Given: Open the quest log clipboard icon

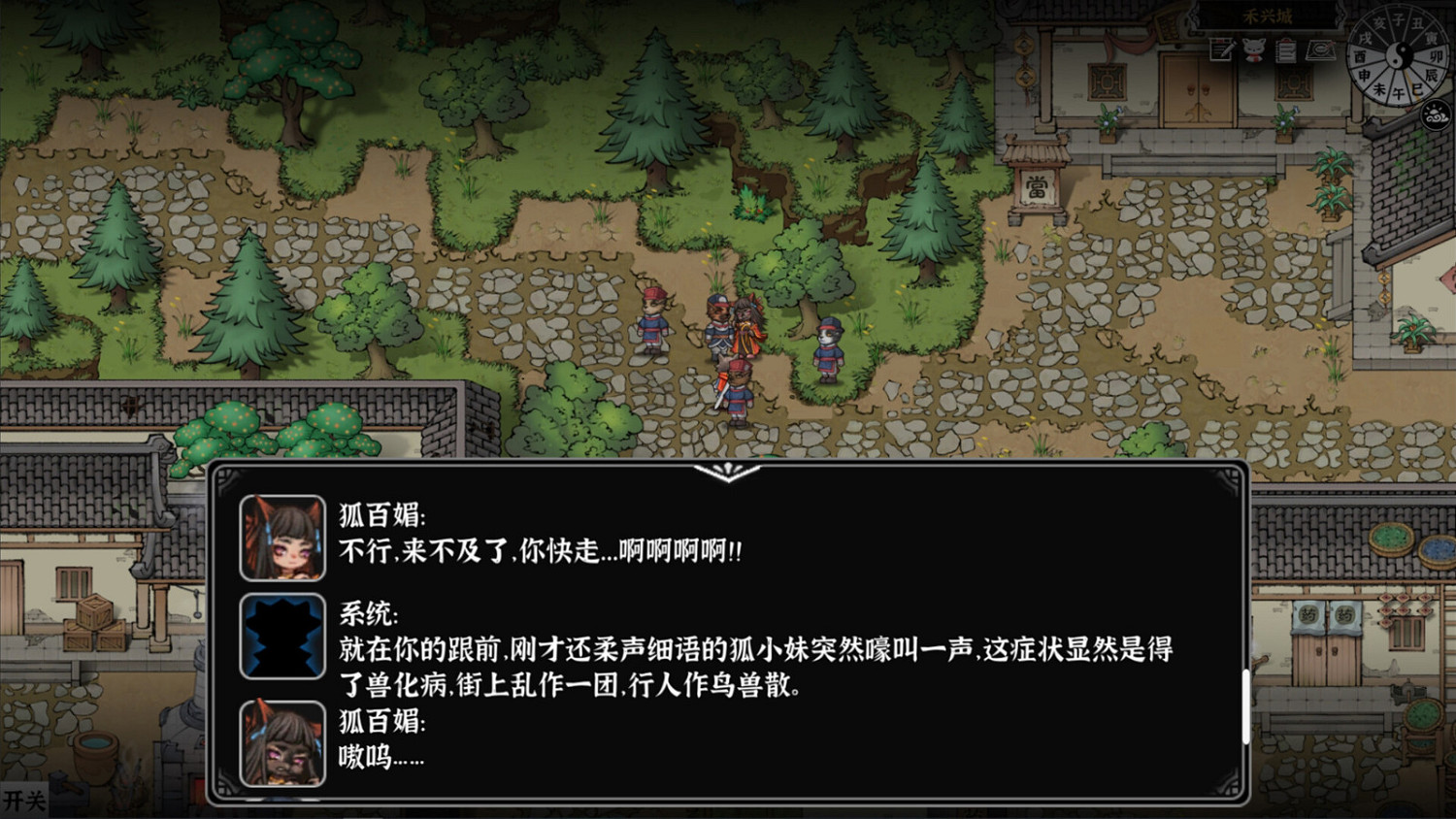Looking at the screenshot, I should click(x=1285, y=50).
